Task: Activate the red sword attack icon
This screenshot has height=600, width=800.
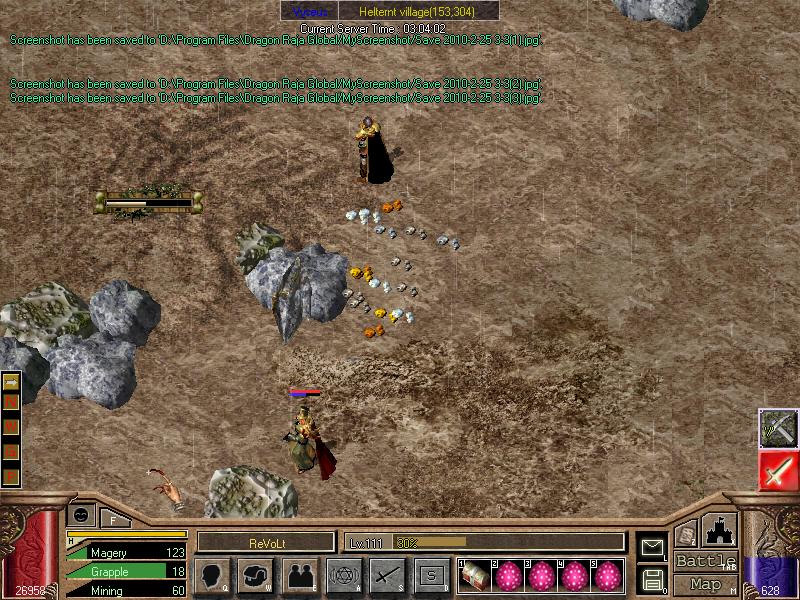Action: coord(777,470)
